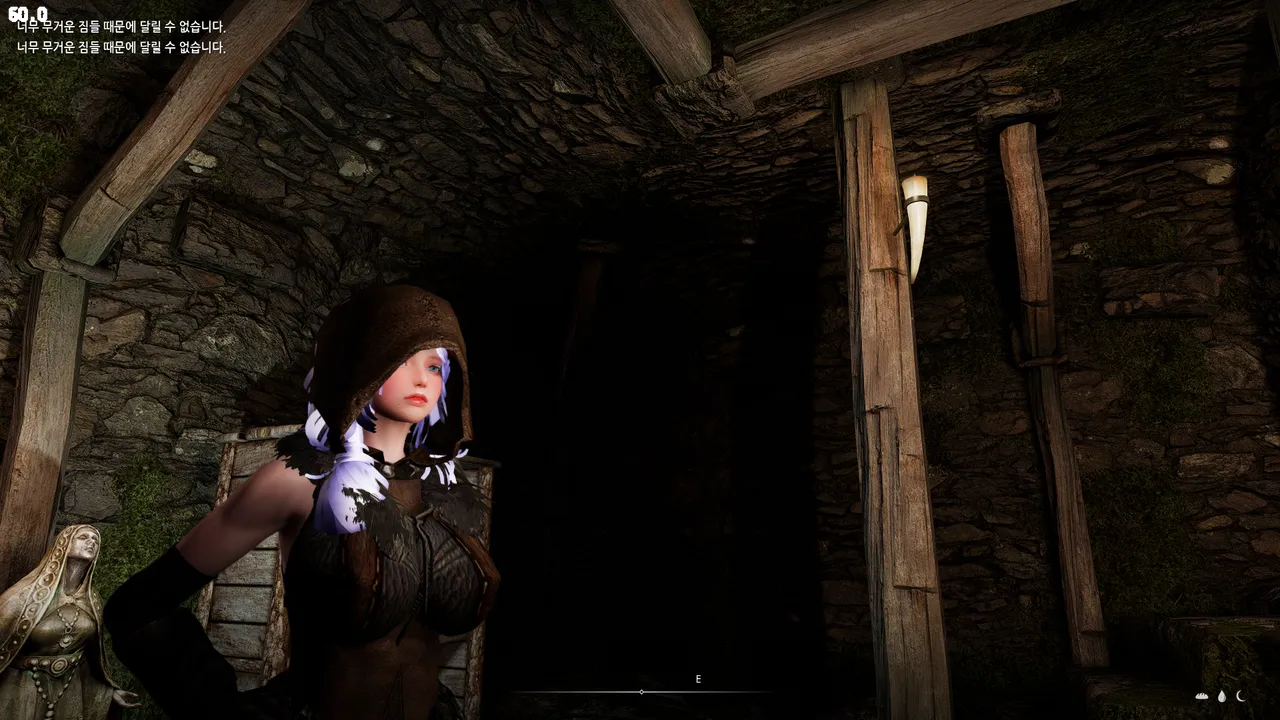
Task: Click the water drop thirst icon
Action: 1222,696
